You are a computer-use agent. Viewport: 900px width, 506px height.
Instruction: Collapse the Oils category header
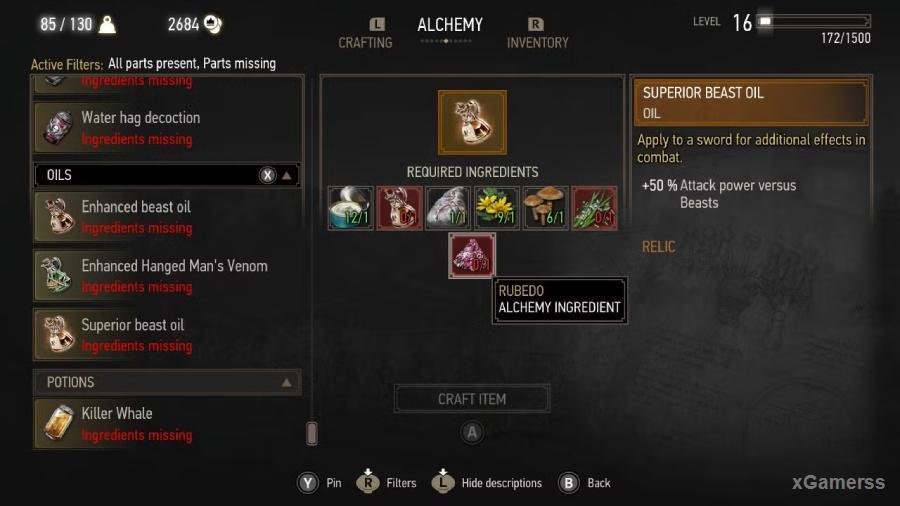pyautogui.click(x=287, y=175)
